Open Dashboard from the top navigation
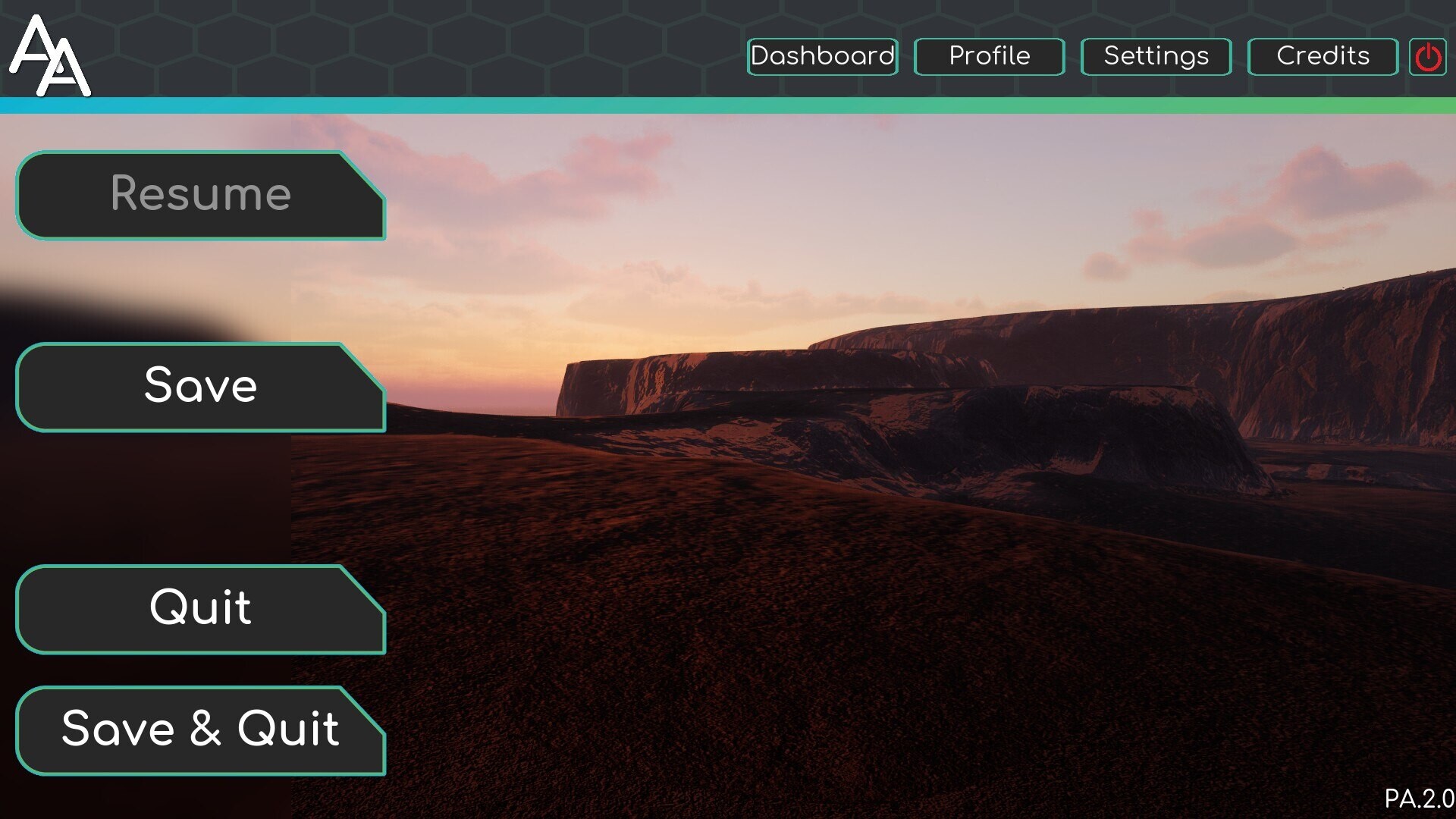 [821, 56]
